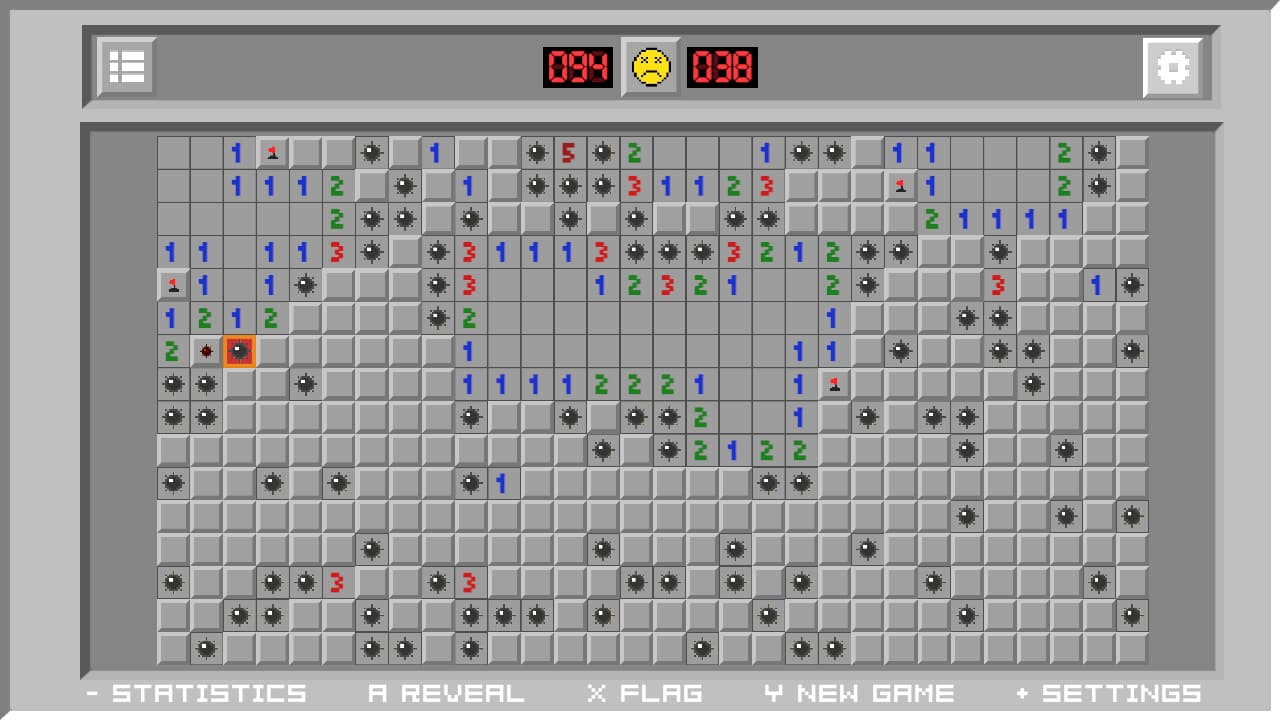Click an unrevealed cell in the bottom-left corner
Screen dimensions: 1280x720
click(174, 648)
